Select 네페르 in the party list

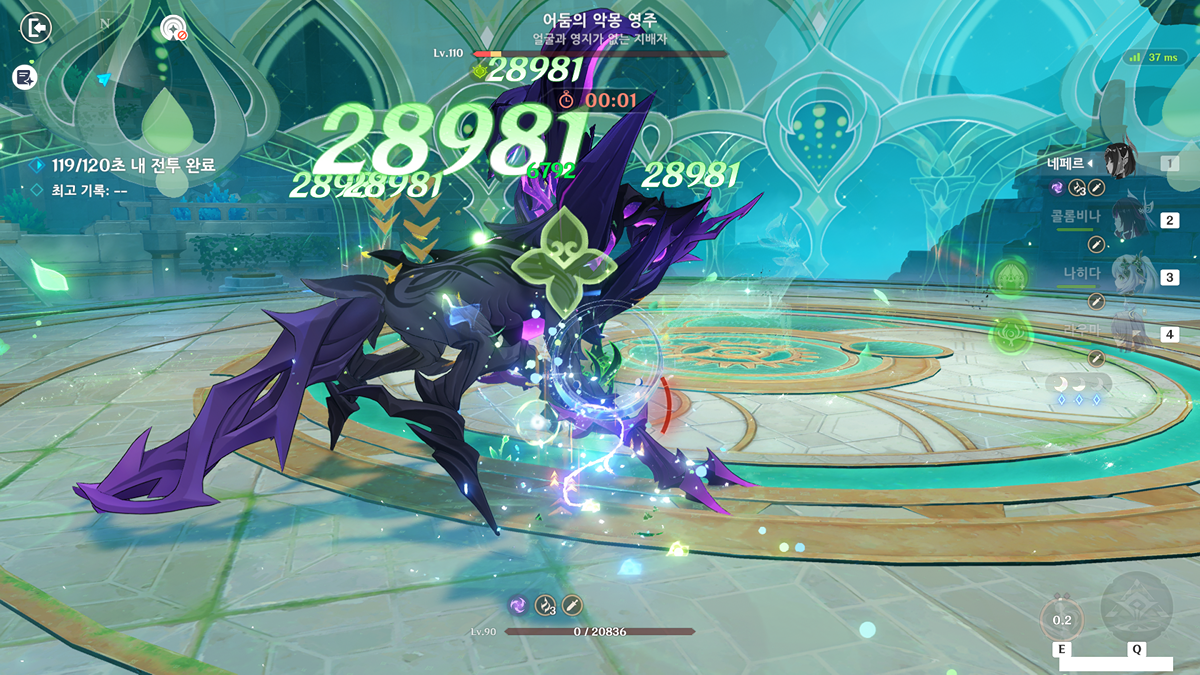coord(1118,162)
